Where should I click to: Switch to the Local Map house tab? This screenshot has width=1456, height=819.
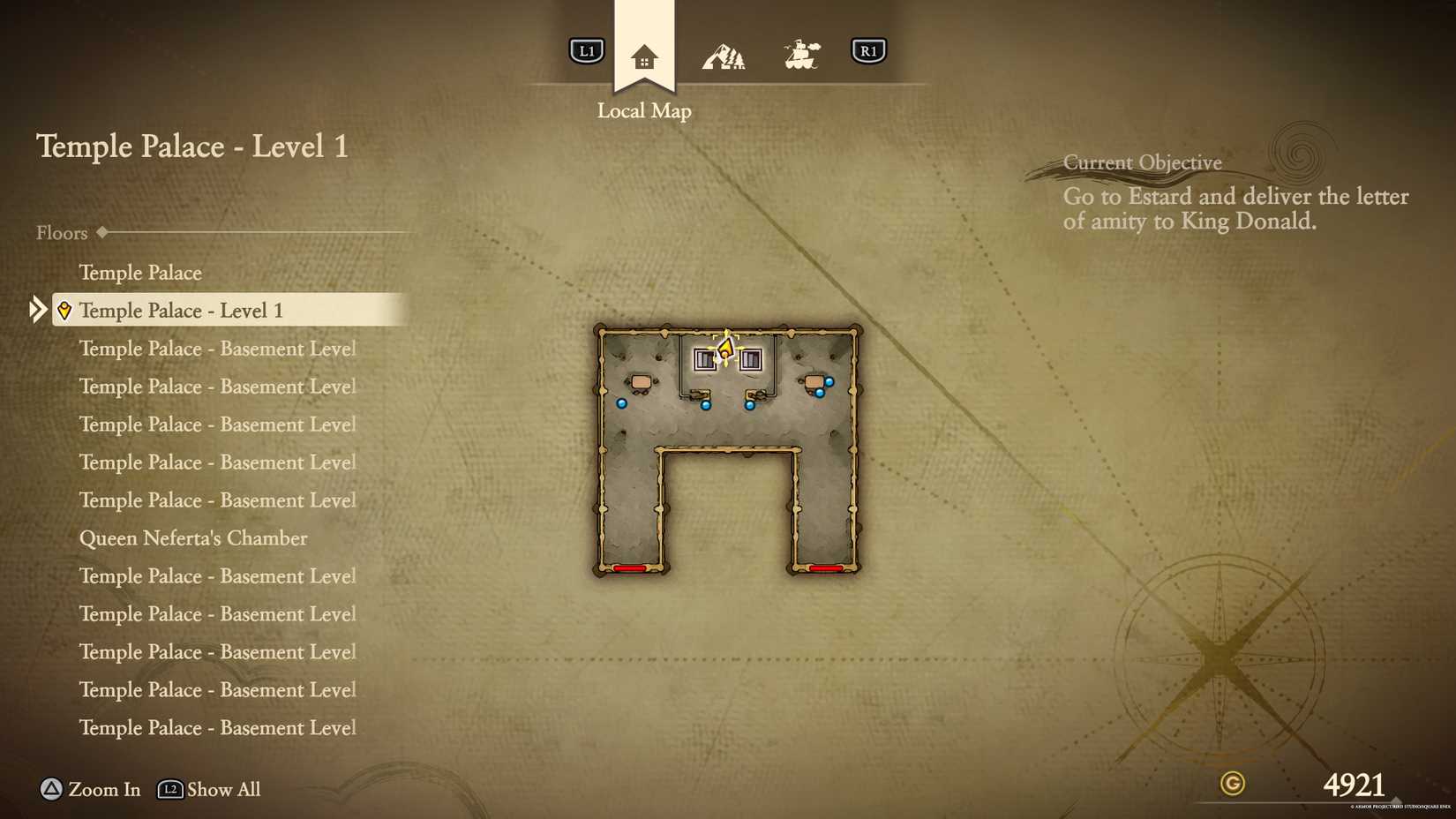tap(644, 57)
